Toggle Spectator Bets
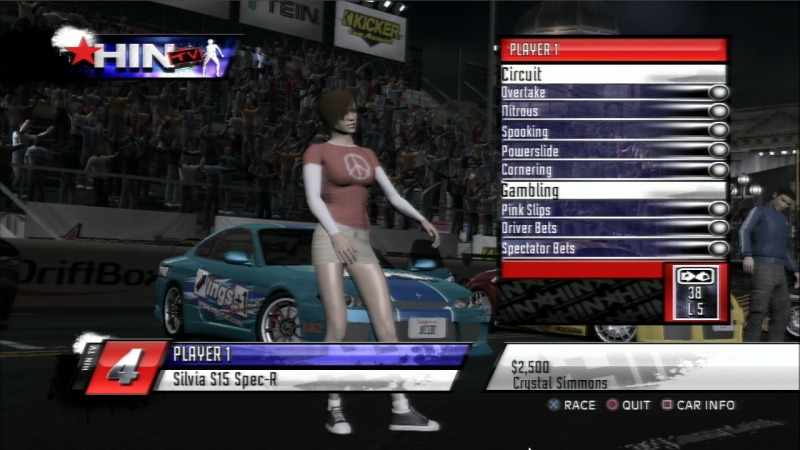The height and width of the screenshot is (450, 800). [718, 247]
